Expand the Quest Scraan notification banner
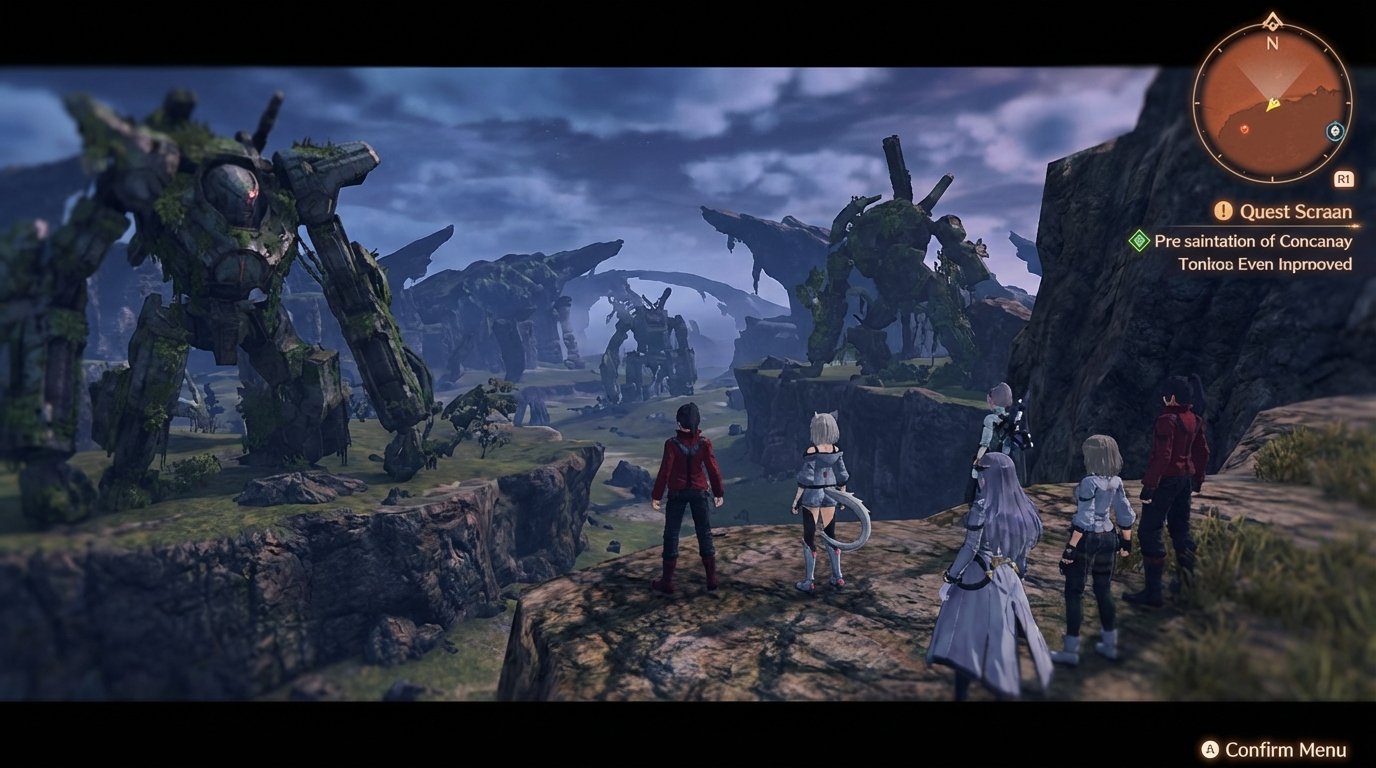The width and height of the screenshot is (1376, 768). click(1296, 210)
